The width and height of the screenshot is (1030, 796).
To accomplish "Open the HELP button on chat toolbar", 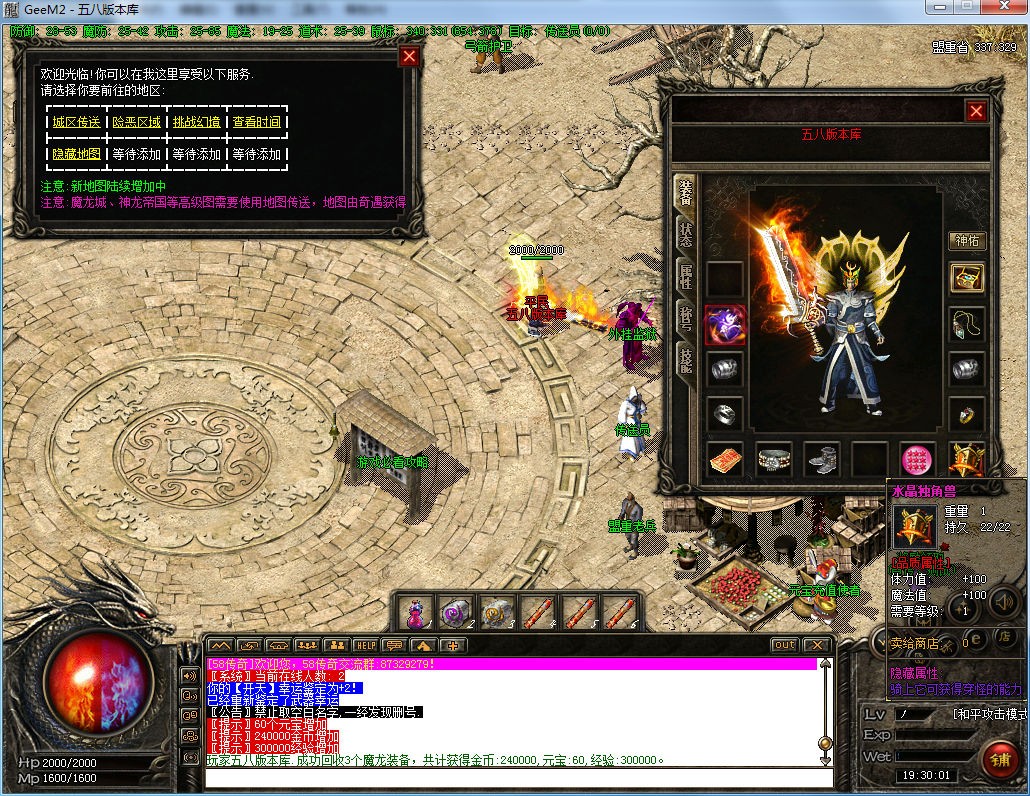I will click(x=366, y=645).
